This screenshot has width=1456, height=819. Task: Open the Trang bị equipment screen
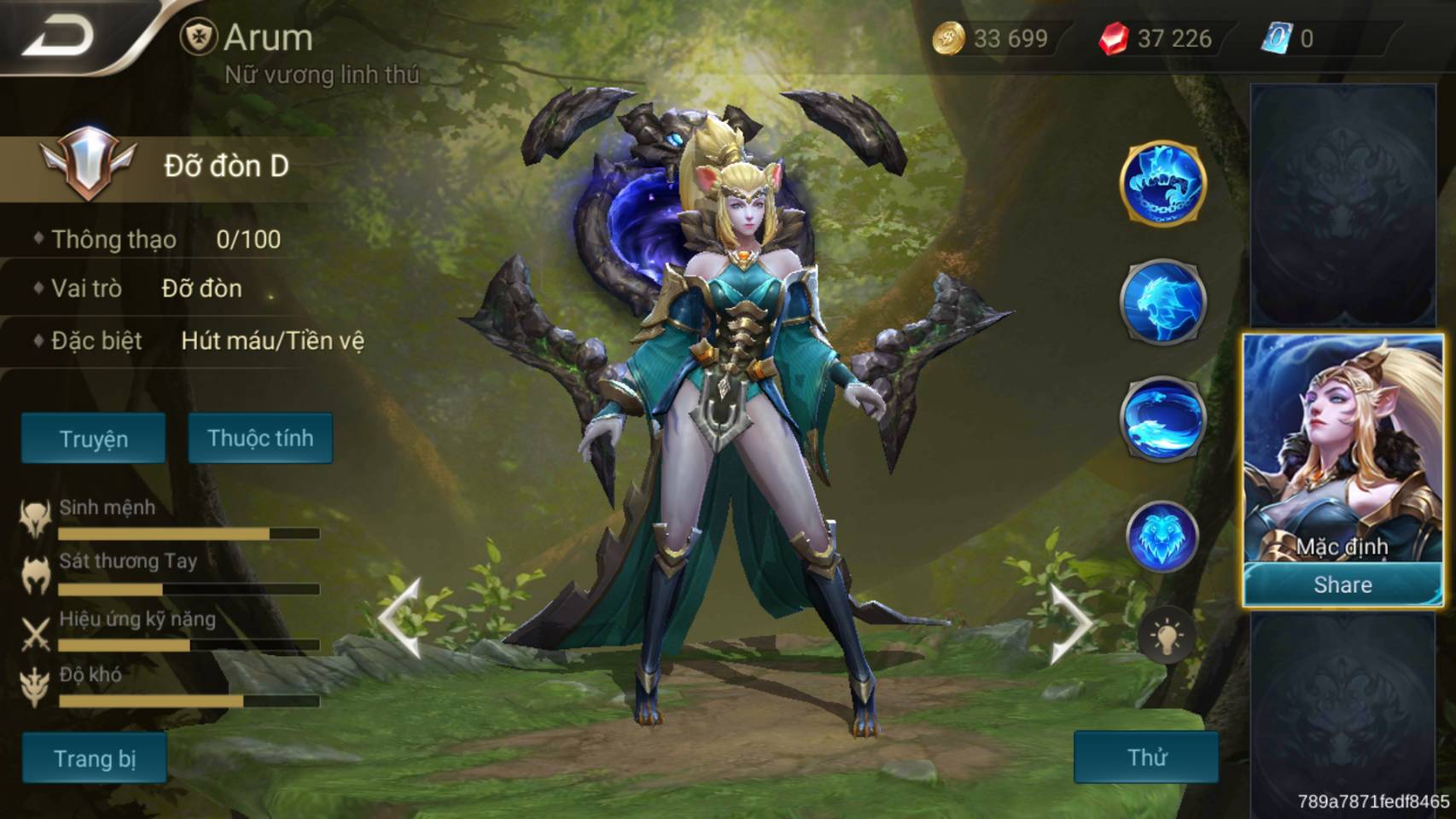(94, 758)
